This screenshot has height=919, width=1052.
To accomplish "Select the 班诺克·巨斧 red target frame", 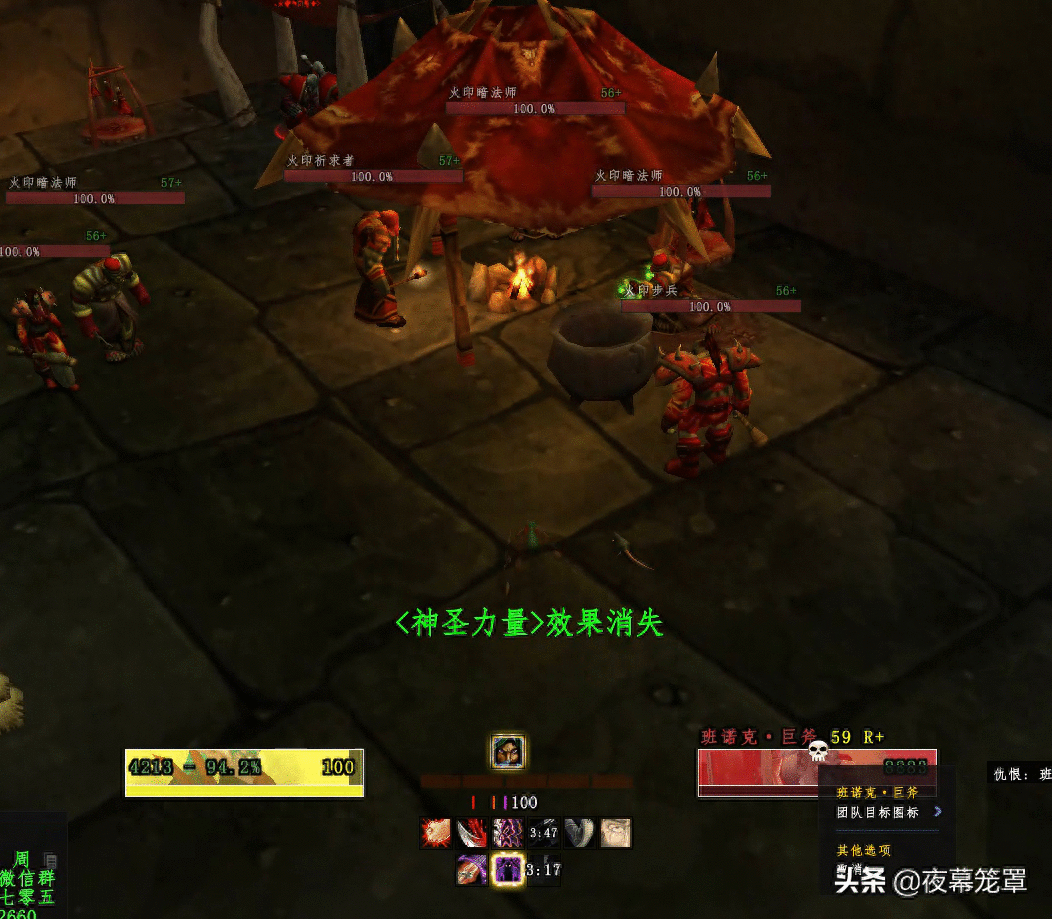I will coord(760,771).
